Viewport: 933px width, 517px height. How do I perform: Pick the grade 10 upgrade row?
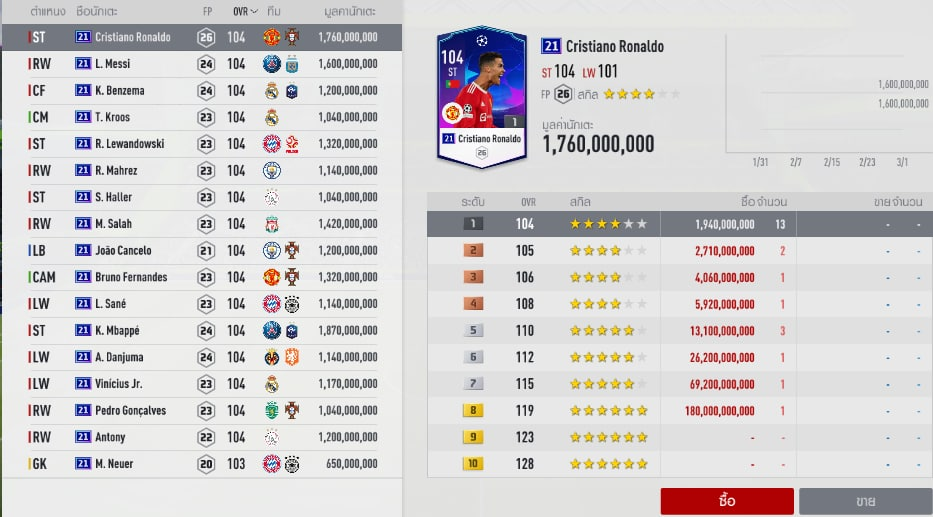679,463
